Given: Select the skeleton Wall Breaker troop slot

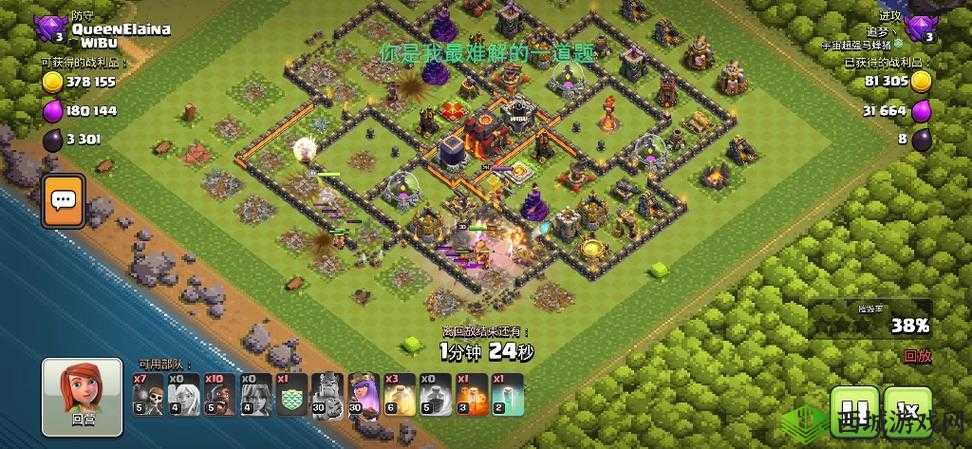Looking at the screenshot, I should click(x=147, y=394).
